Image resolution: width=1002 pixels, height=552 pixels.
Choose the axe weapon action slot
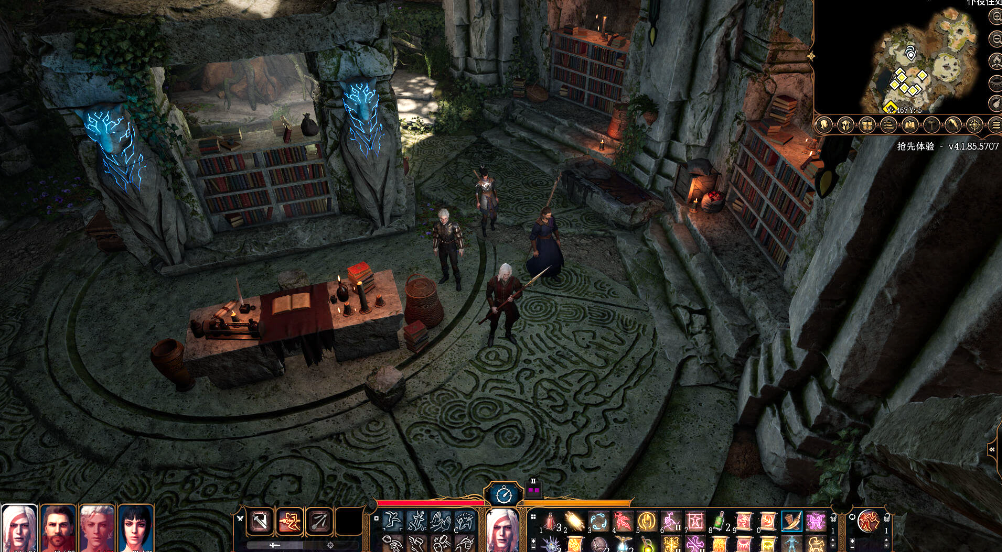[x=261, y=521]
